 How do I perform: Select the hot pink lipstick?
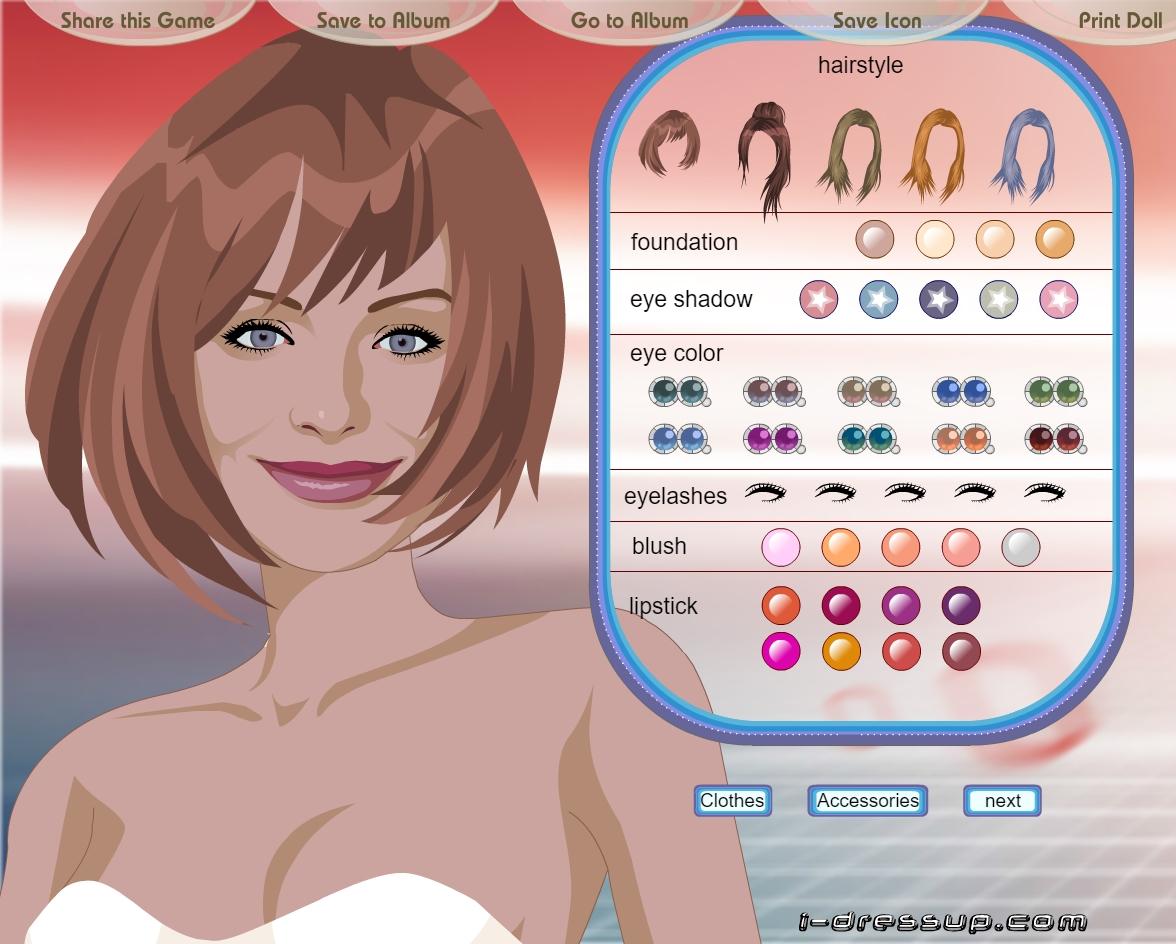coord(781,651)
